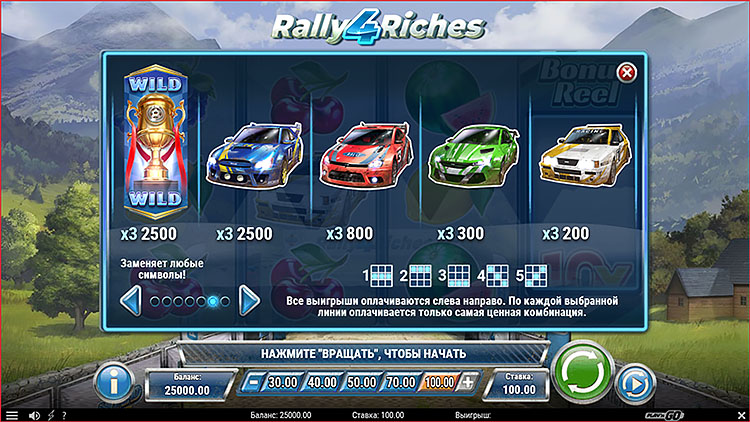The height and width of the screenshot is (422, 750).
Task: Pick the 70.00 bet amount
Action: coord(400,382)
